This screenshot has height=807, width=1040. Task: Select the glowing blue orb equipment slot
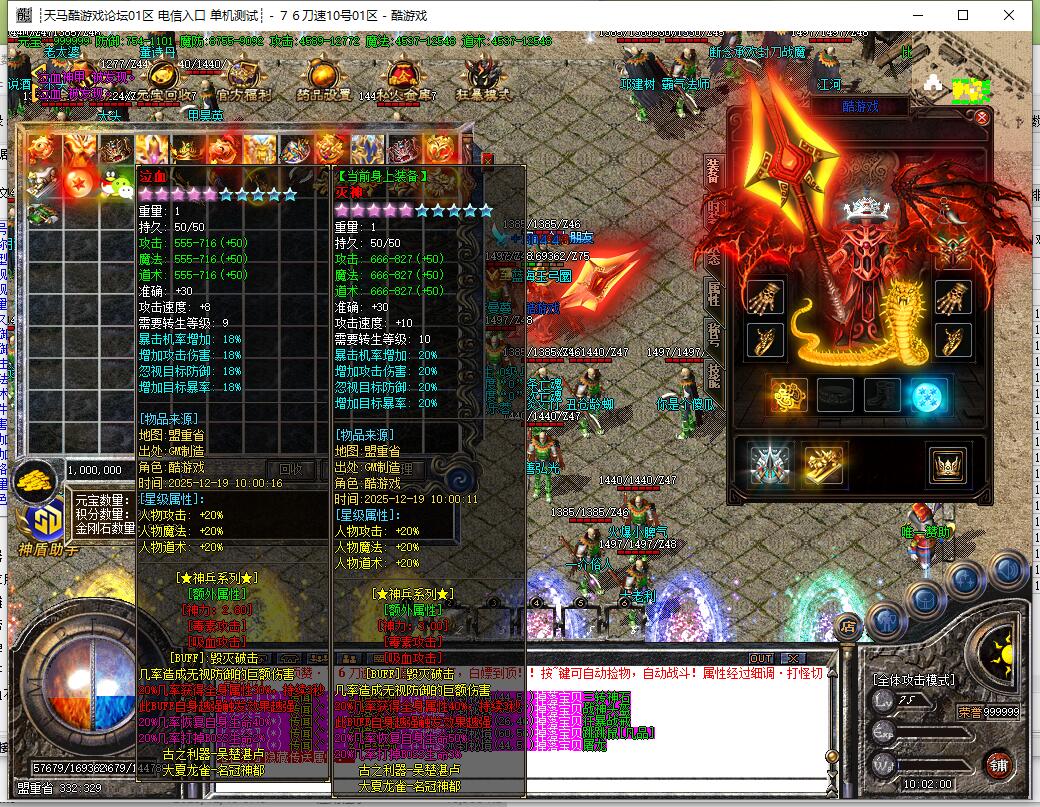(x=929, y=396)
